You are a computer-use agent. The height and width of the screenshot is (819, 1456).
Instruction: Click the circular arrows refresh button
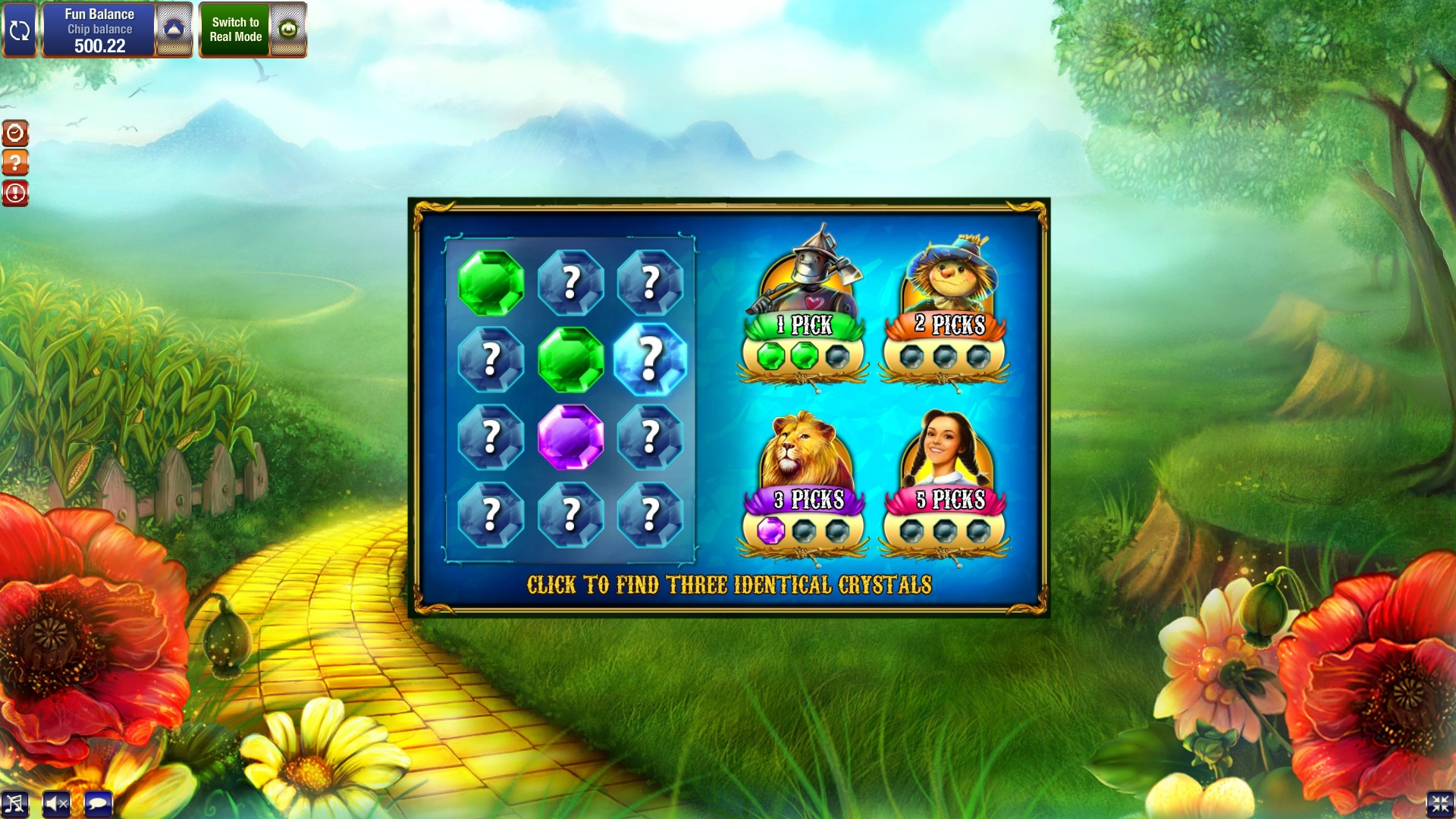(x=19, y=30)
